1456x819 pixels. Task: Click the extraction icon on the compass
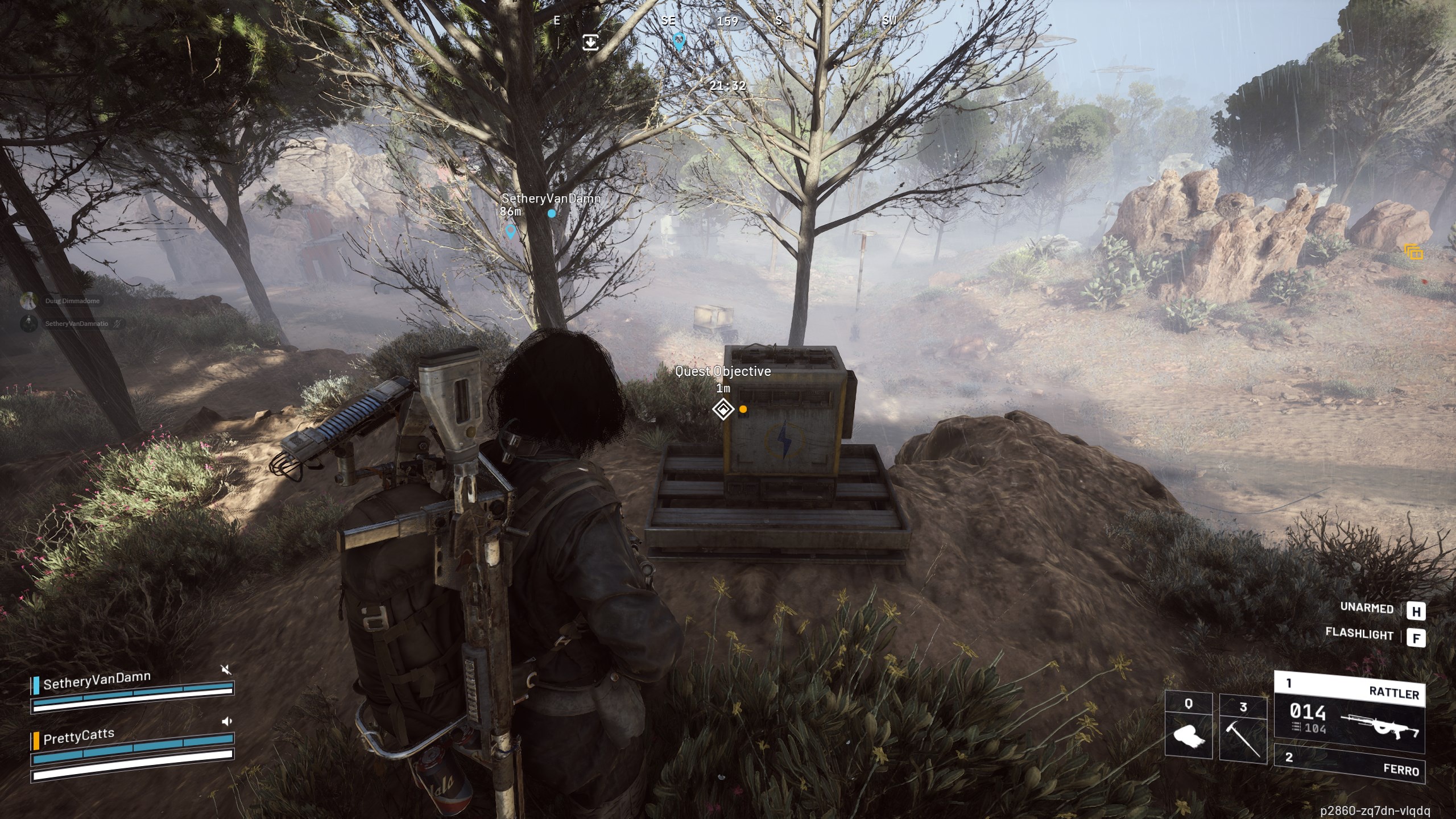(590, 42)
